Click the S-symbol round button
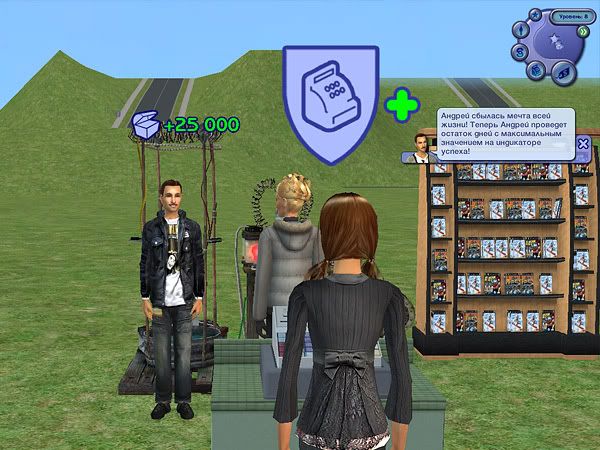This screenshot has width=600, height=450. tap(520, 51)
